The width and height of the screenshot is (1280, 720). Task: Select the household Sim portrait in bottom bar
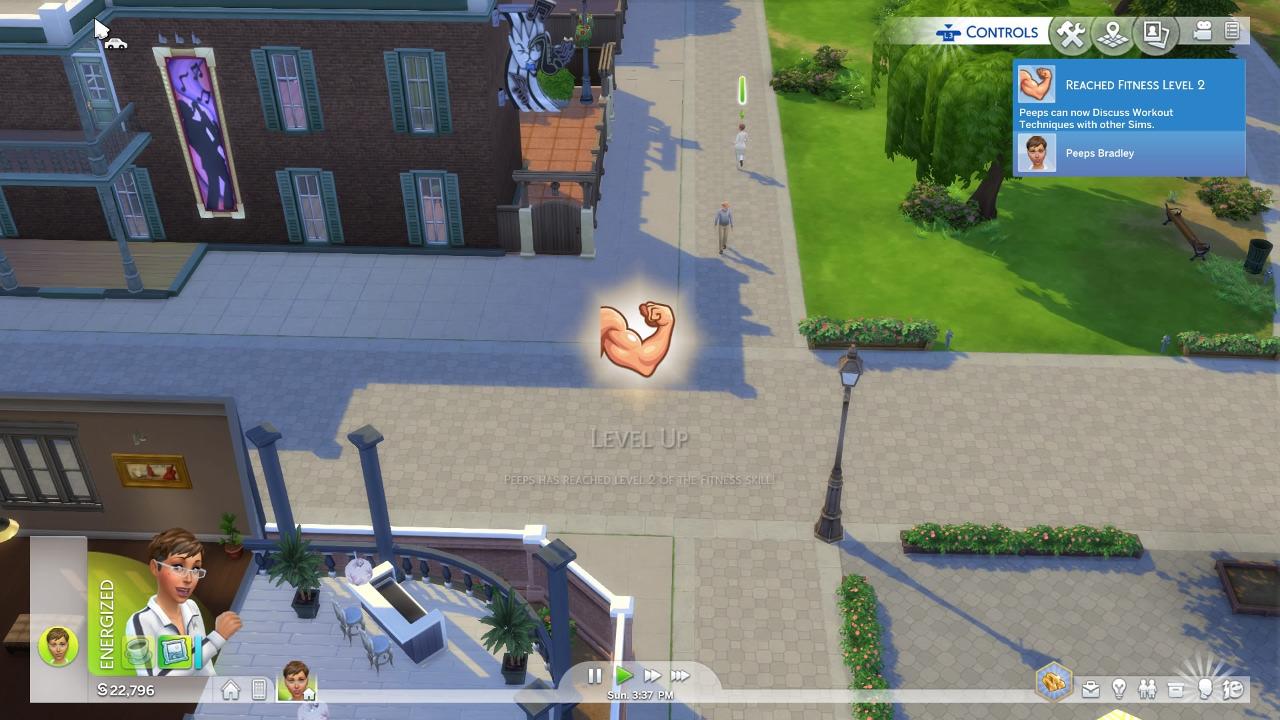pyautogui.click(x=297, y=680)
